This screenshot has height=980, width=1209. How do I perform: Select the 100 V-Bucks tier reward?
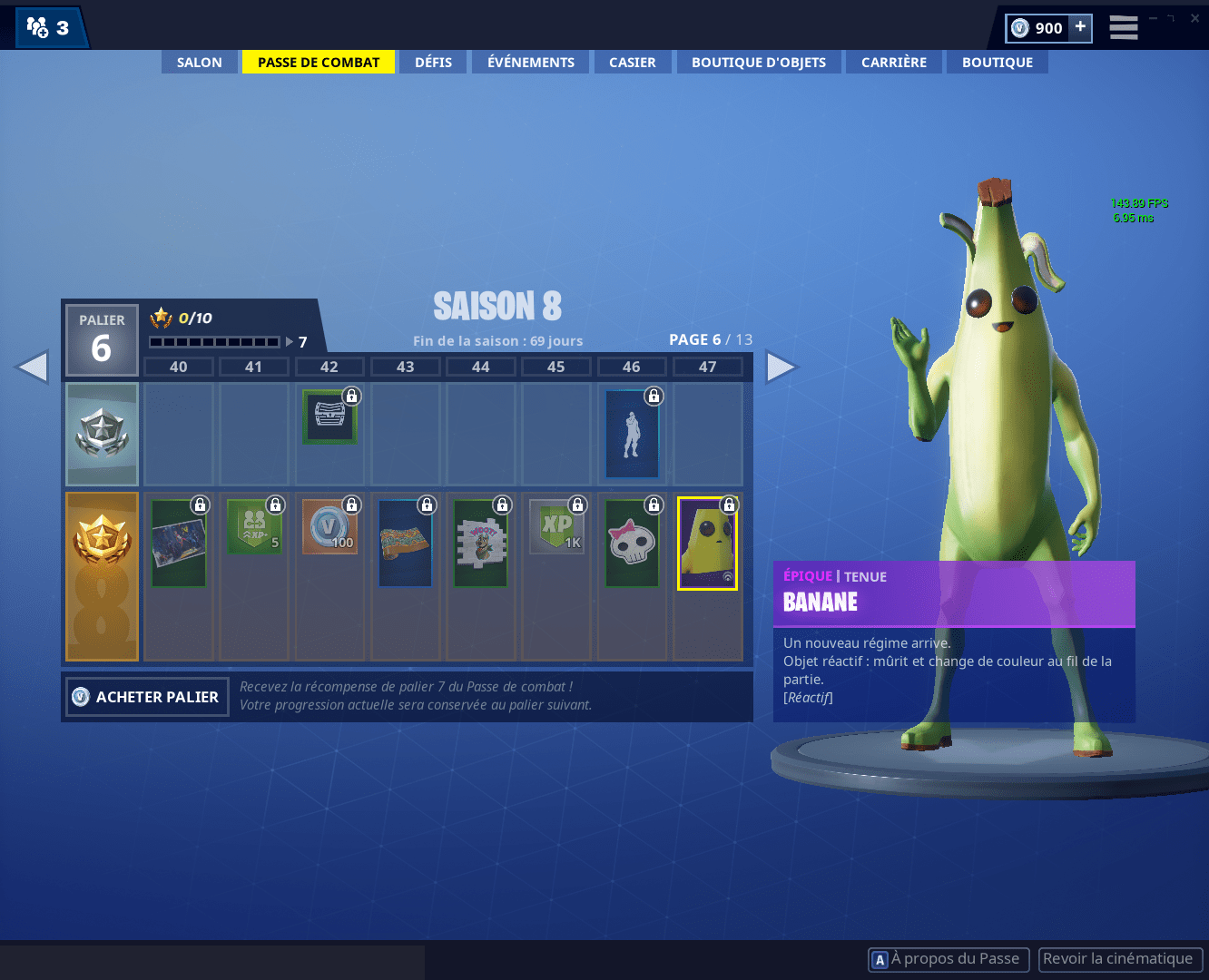[329, 526]
